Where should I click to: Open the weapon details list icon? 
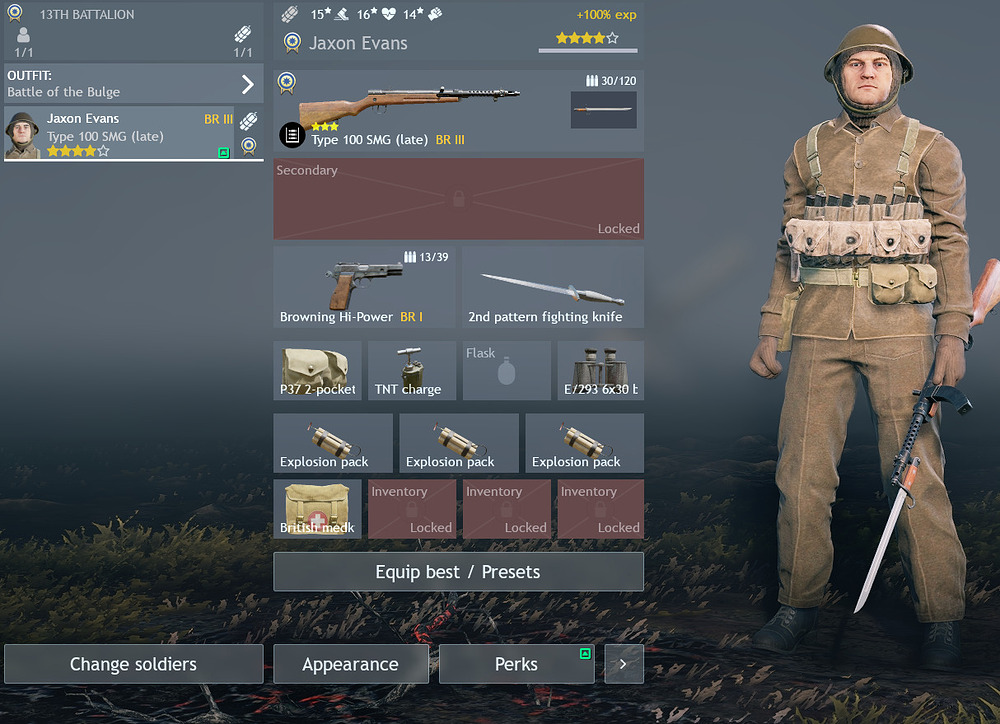(x=291, y=134)
